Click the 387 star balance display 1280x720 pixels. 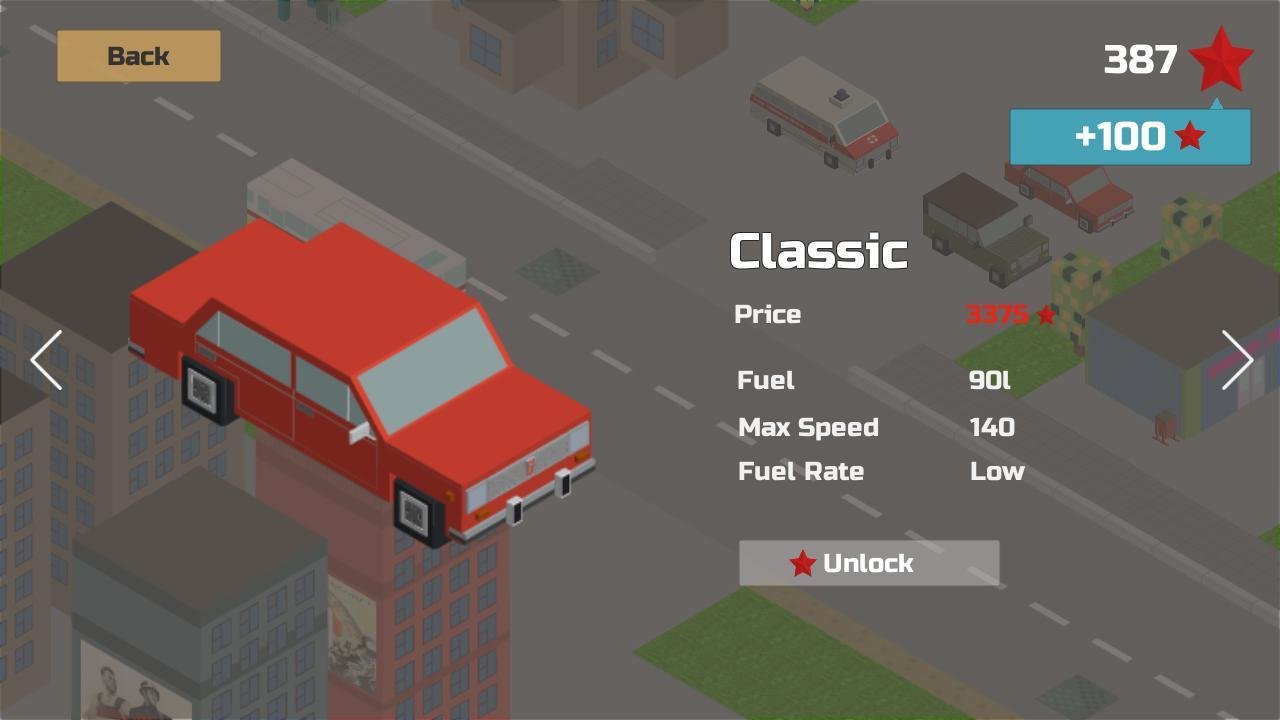(x=1141, y=60)
